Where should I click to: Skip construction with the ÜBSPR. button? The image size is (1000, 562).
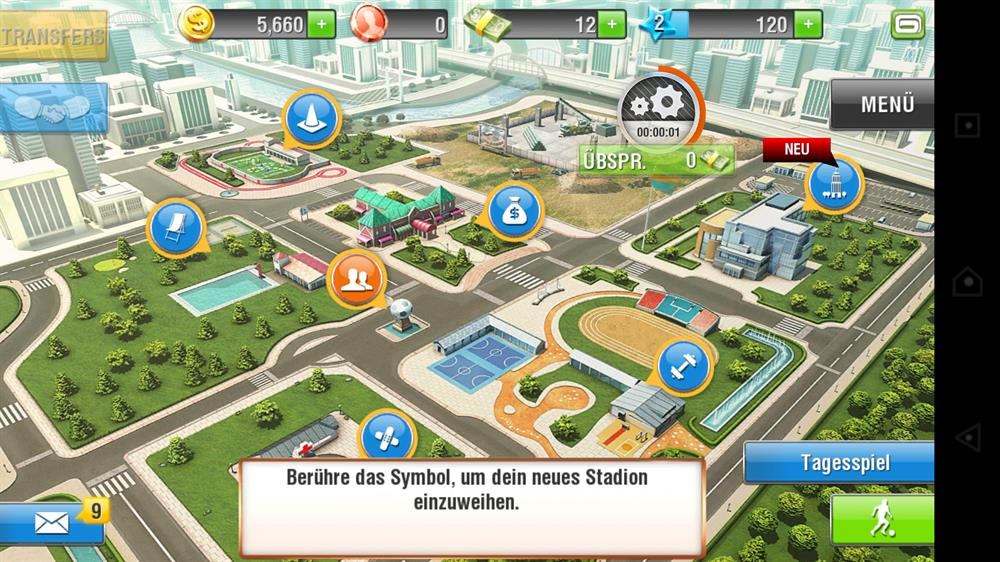655,160
